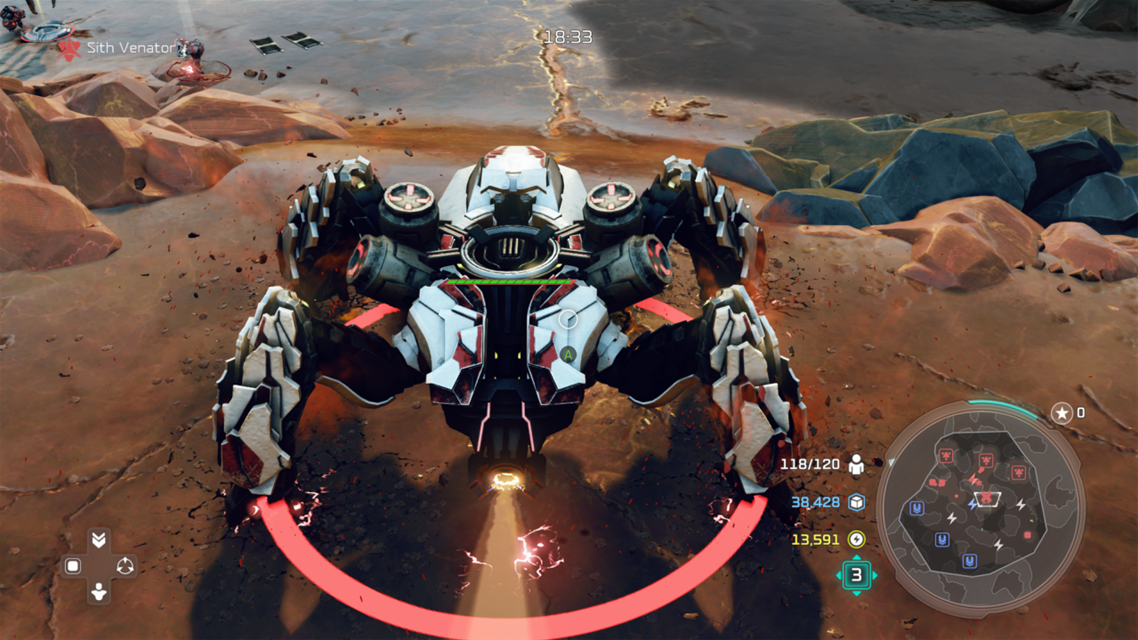Image resolution: width=1138 pixels, height=640 pixels.
Task: Click the teal tech level 3 badge
Action: pos(856,575)
